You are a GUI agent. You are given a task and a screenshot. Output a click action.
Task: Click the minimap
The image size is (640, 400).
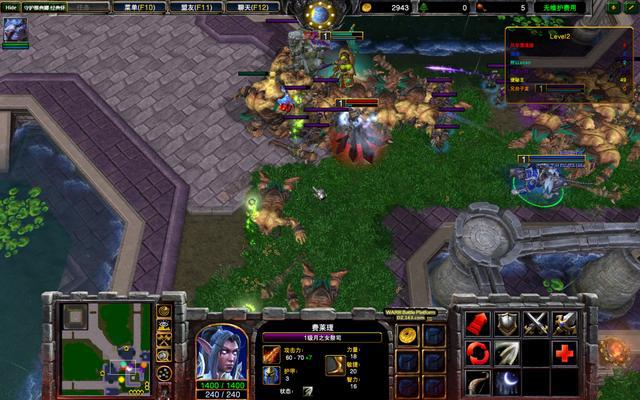coord(102,346)
